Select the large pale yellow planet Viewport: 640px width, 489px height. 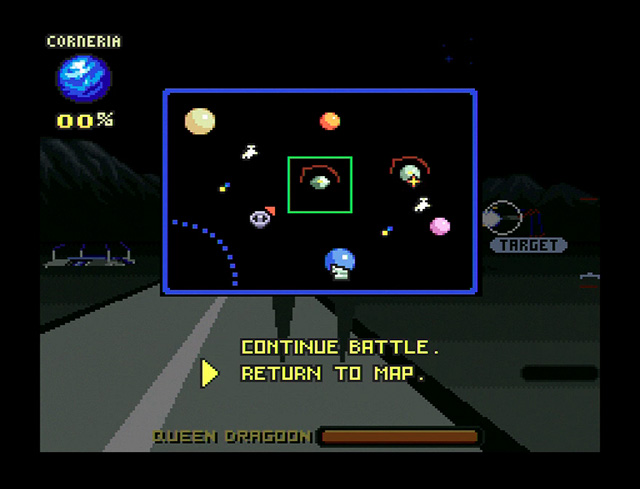coord(200,121)
